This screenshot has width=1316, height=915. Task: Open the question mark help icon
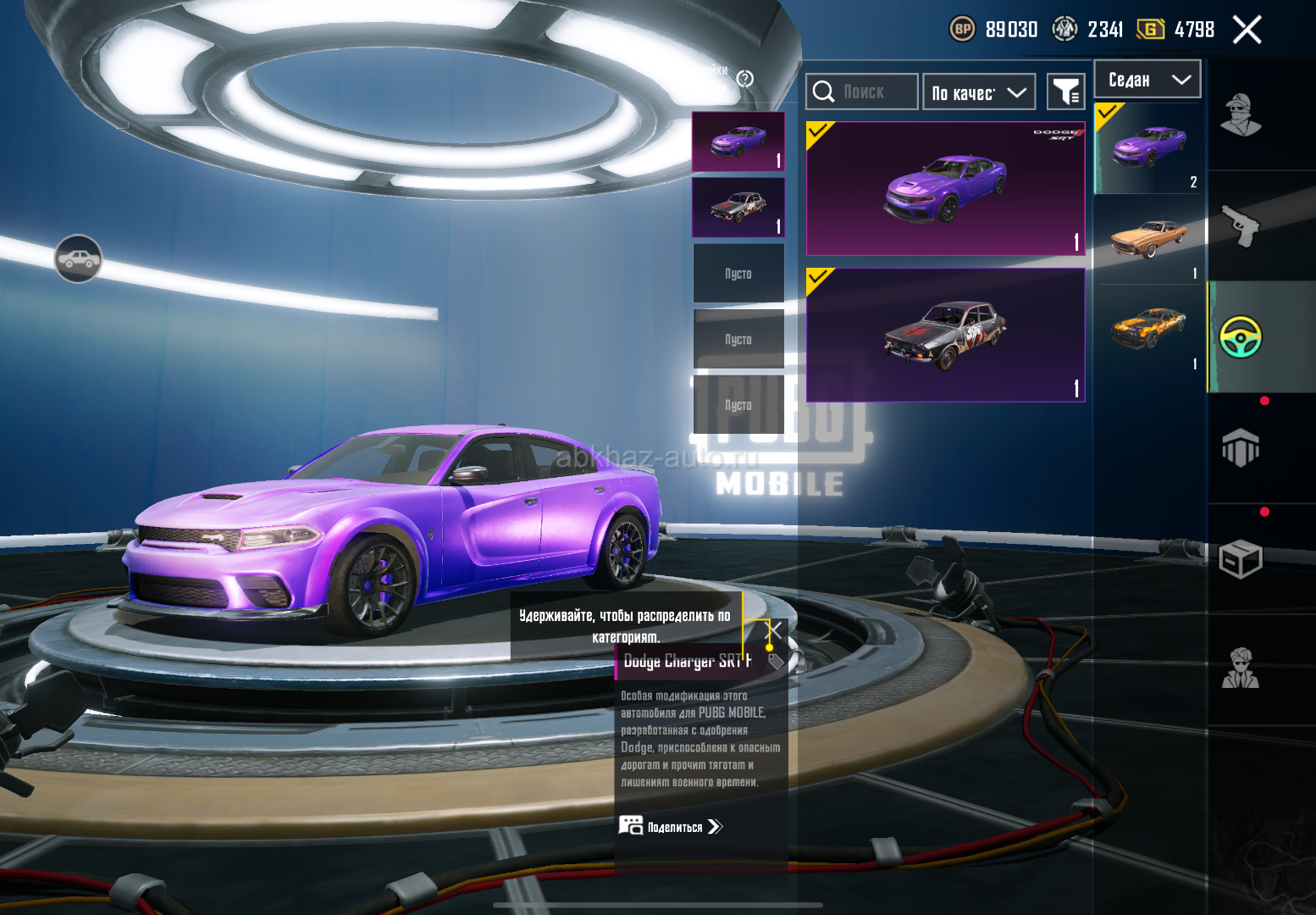tap(745, 79)
